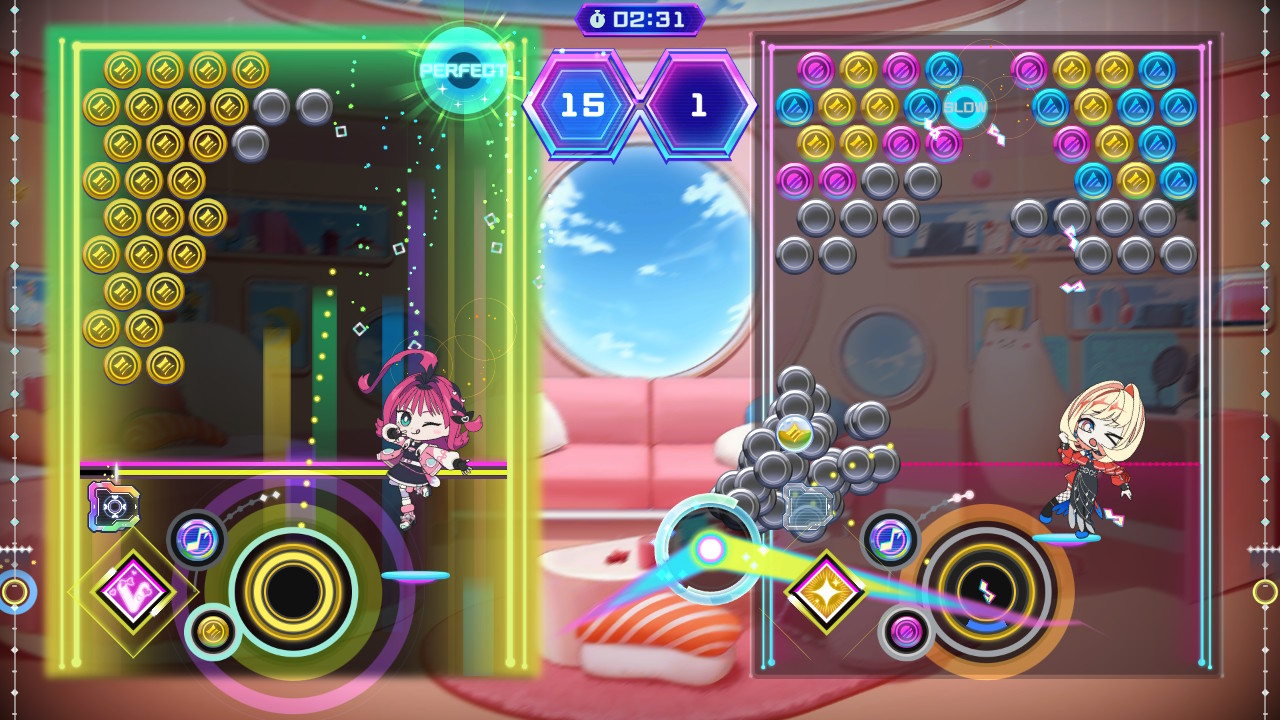This screenshot has width=1280, height=720.
Task: Select the music note bubble beside the star skill
Action: [889, 540]
